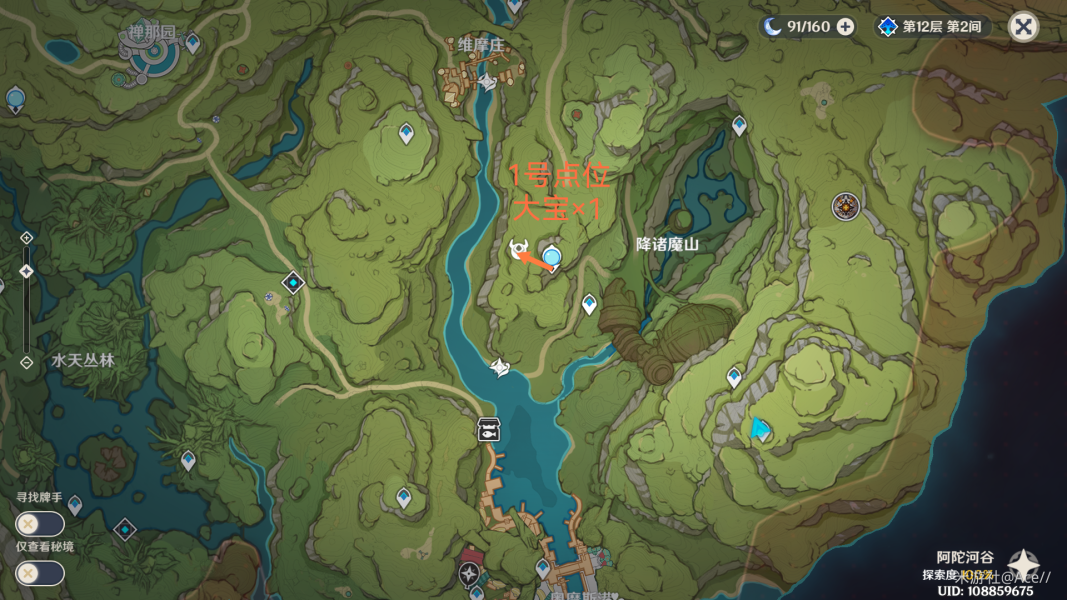Close the map screen
This screenshot has width=1067, height=600.
1023,27
